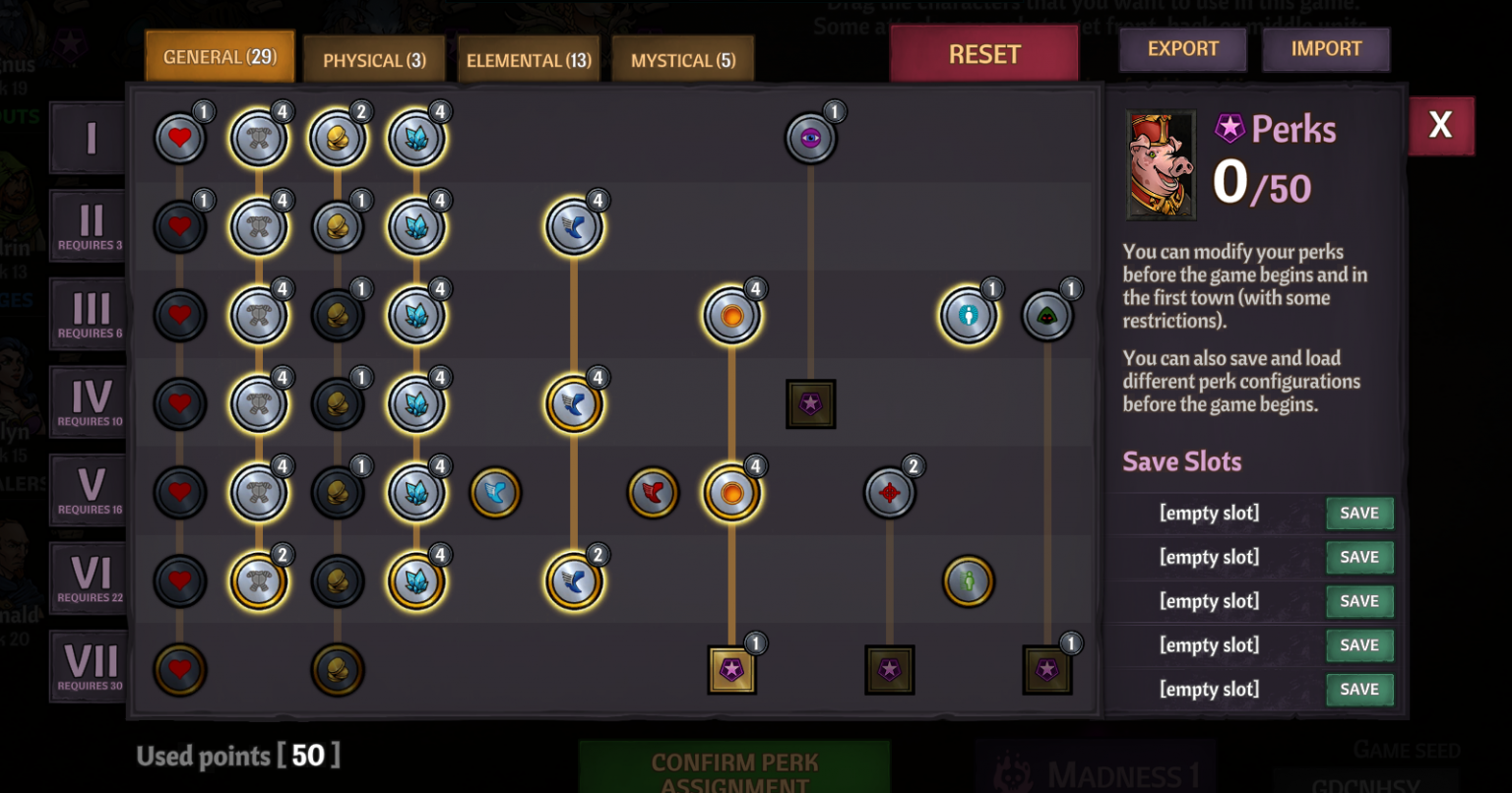
Task: Click the armor perk in row IV
Action: coord(259,403)
